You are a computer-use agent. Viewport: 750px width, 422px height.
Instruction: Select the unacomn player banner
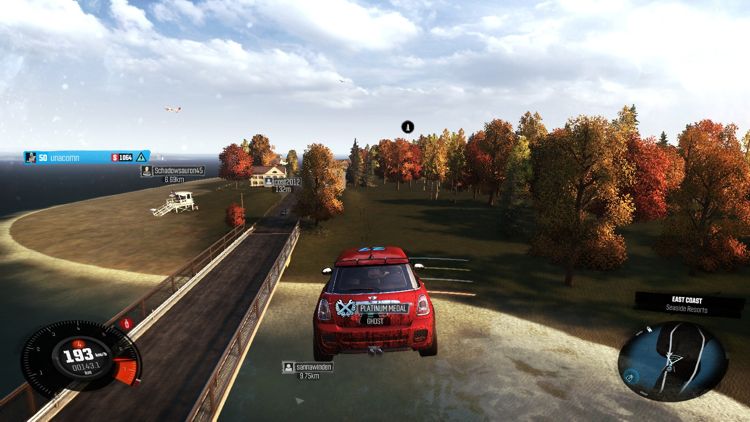click(x=86, y=157)
